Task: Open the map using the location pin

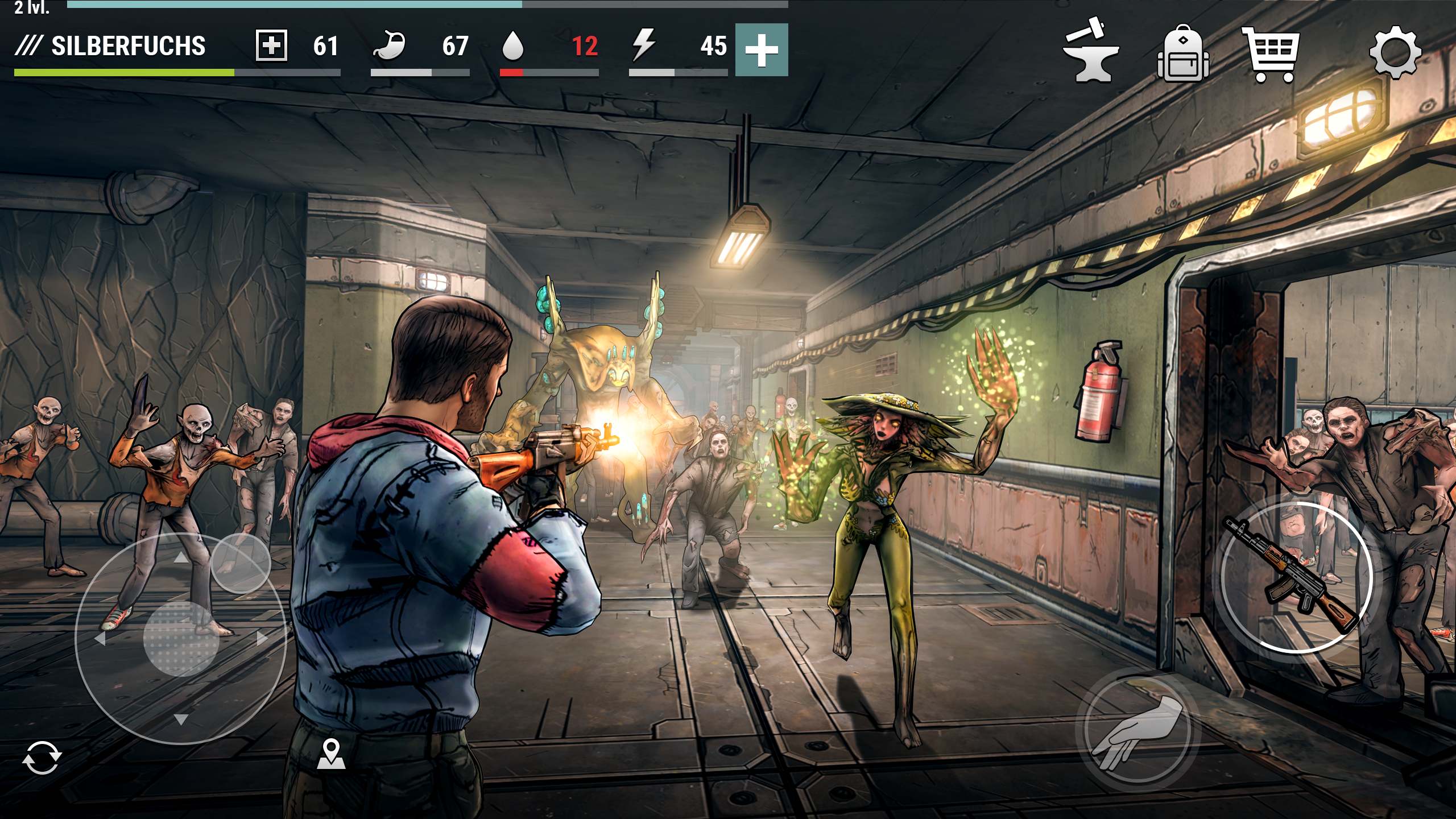Action: 332,752
